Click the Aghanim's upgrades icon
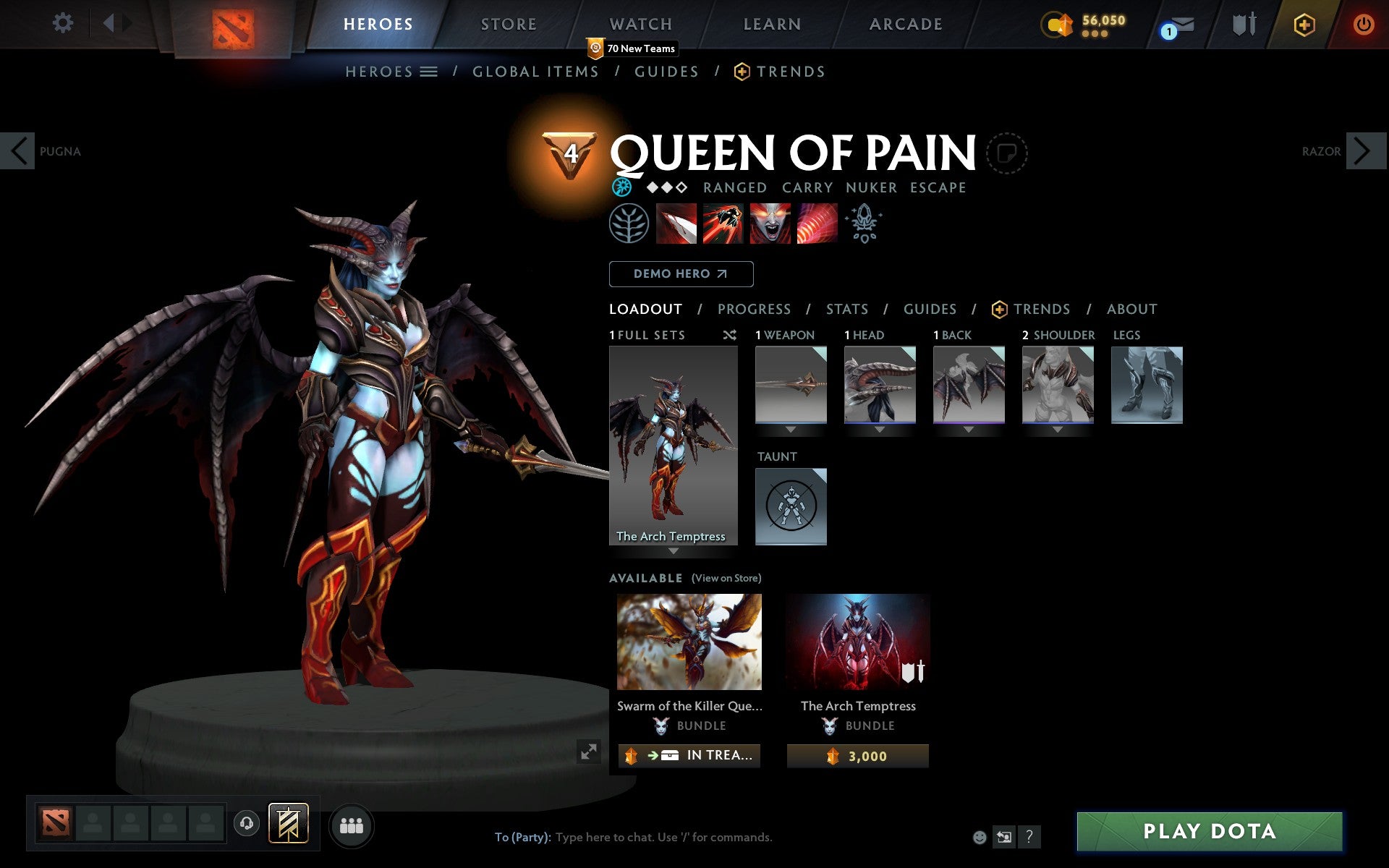The height and width of the screenshot is (868, 1389). 865,223
